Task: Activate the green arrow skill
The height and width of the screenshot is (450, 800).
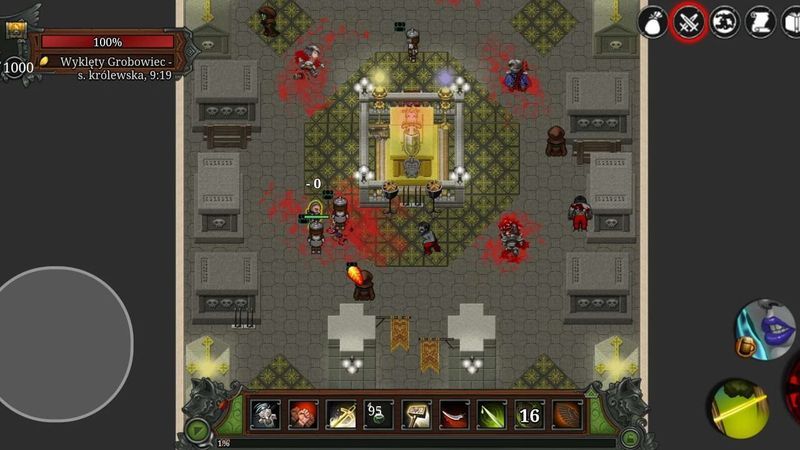Action: point(491,413)
